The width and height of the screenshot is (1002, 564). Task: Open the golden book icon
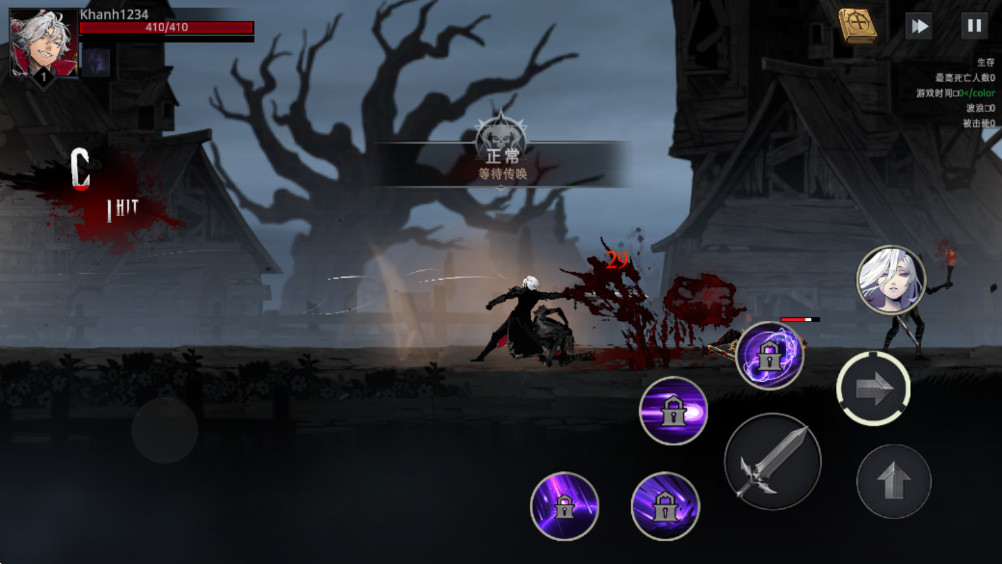click(857, 24)
